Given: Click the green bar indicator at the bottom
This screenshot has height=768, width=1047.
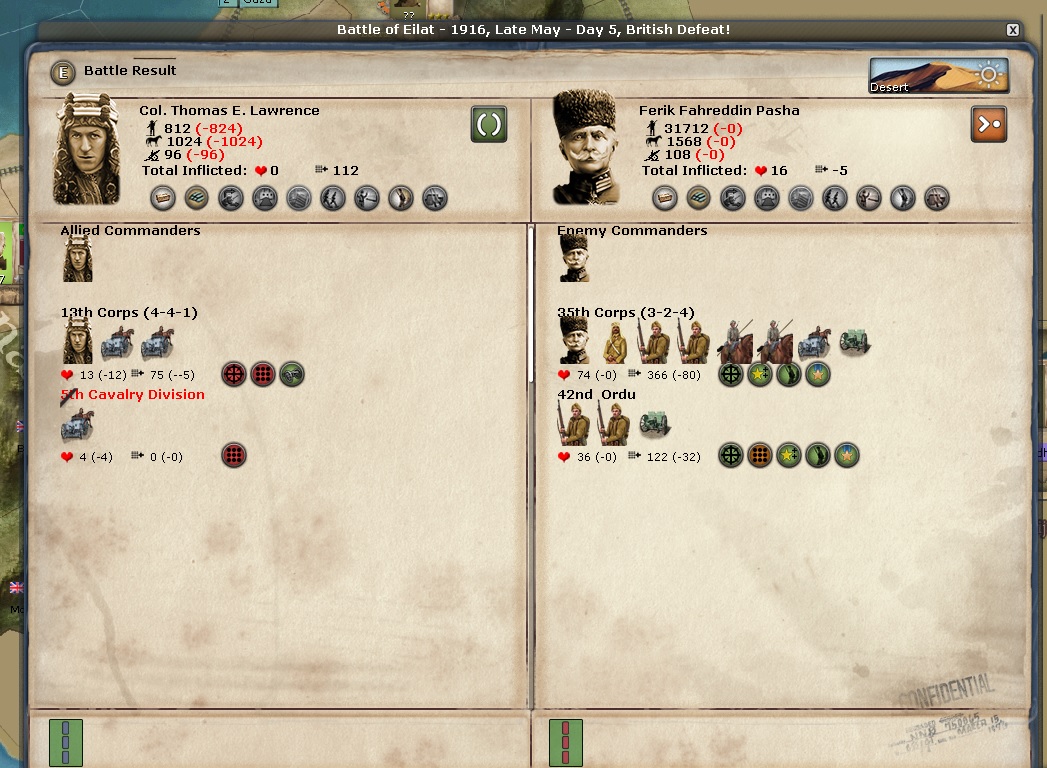Looking at the screenshot, I should [x=66, y=743].
